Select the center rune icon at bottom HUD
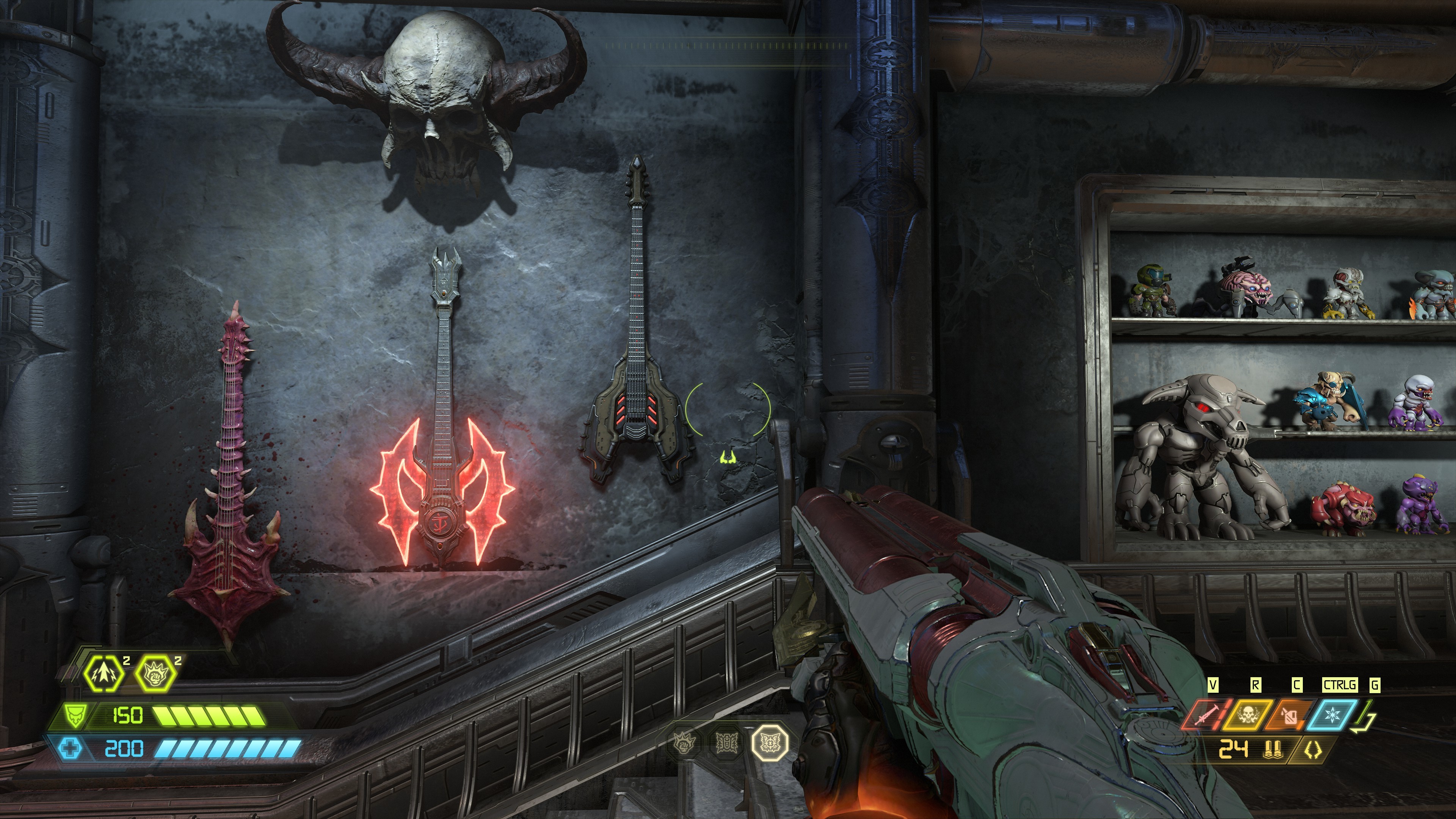The height and width of the screenshot is (819, 1456). 726,743
